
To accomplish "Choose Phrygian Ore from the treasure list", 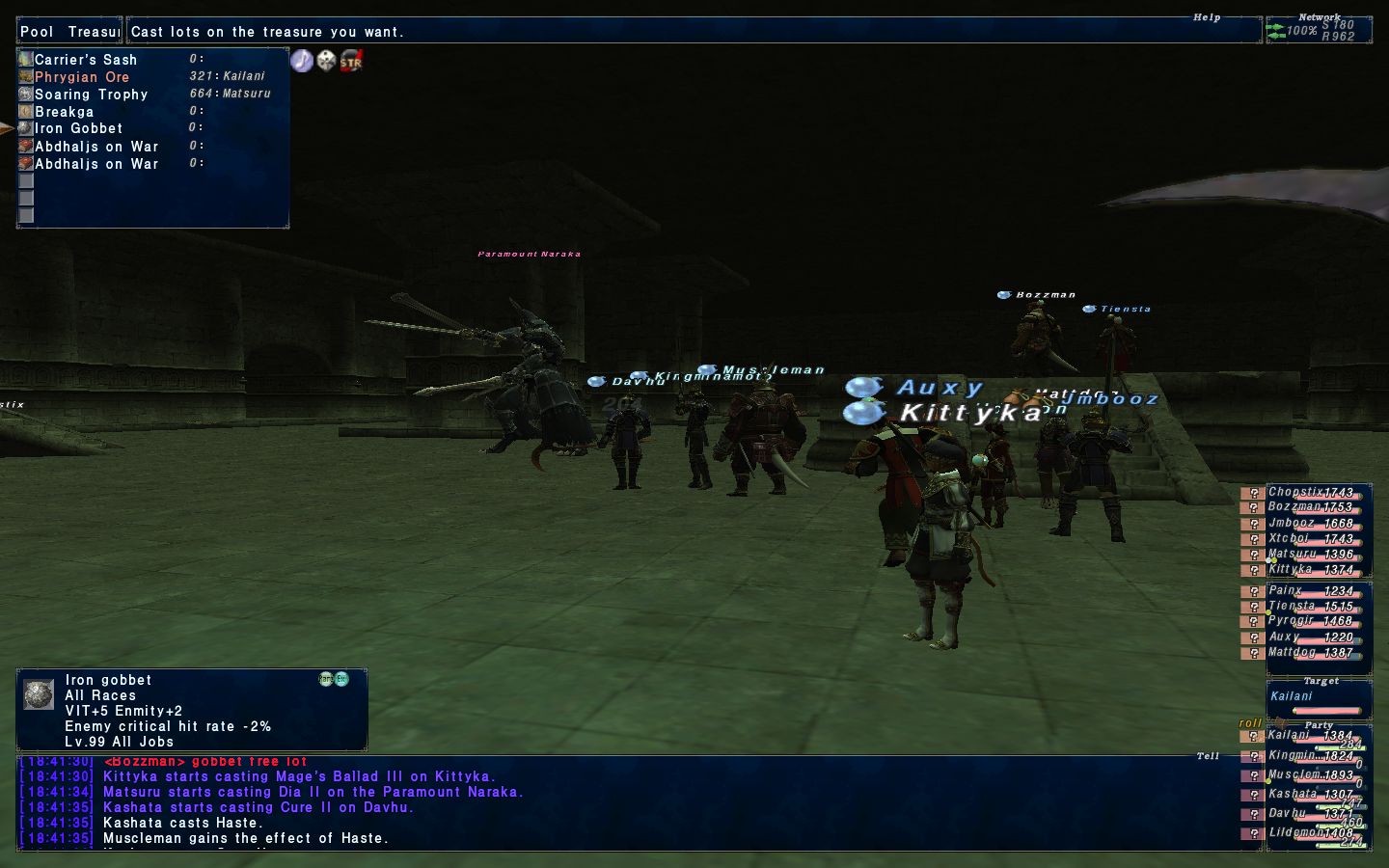I will 82,77.
